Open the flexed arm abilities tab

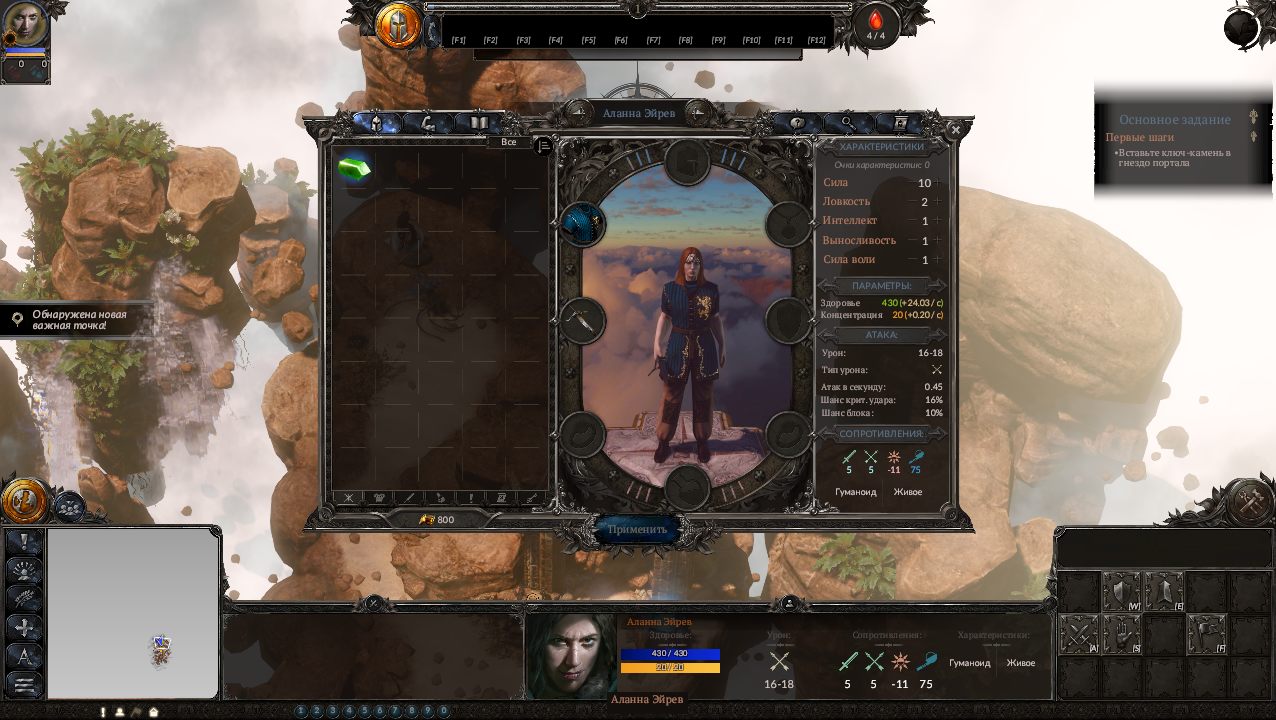(x=428, y=123)
